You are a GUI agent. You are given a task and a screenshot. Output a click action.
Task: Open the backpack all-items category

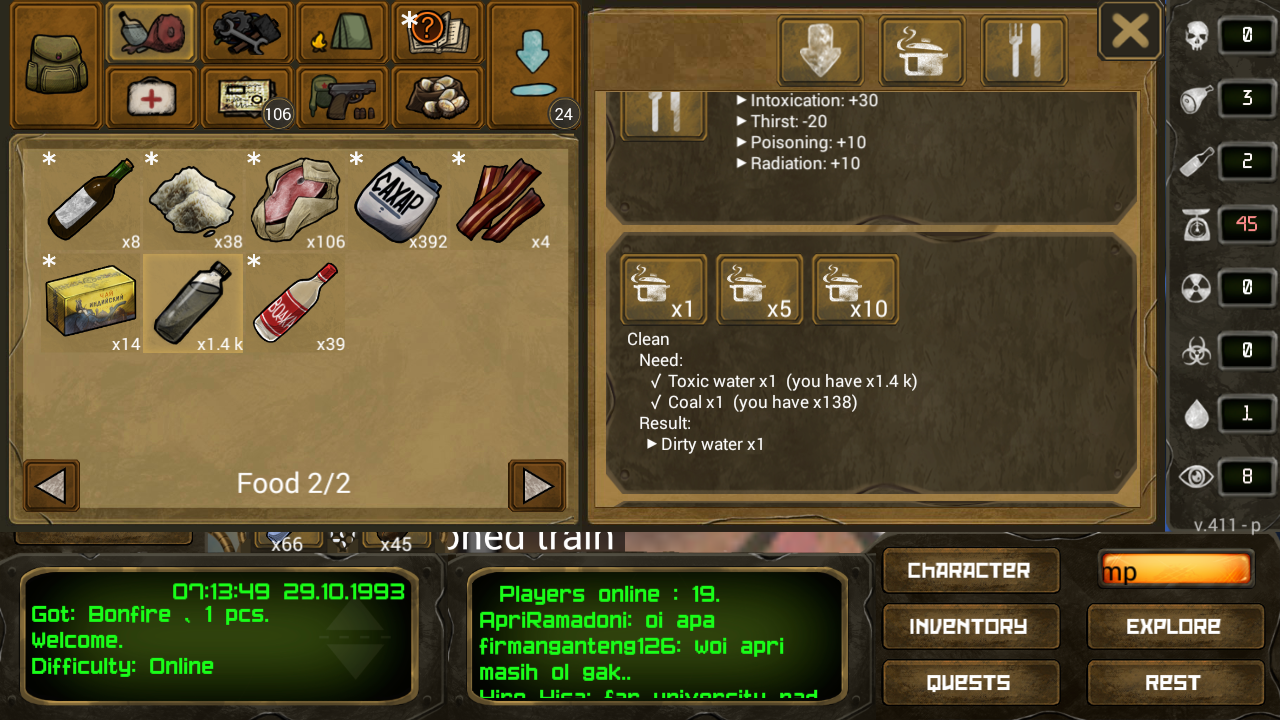tap(56, 64)
